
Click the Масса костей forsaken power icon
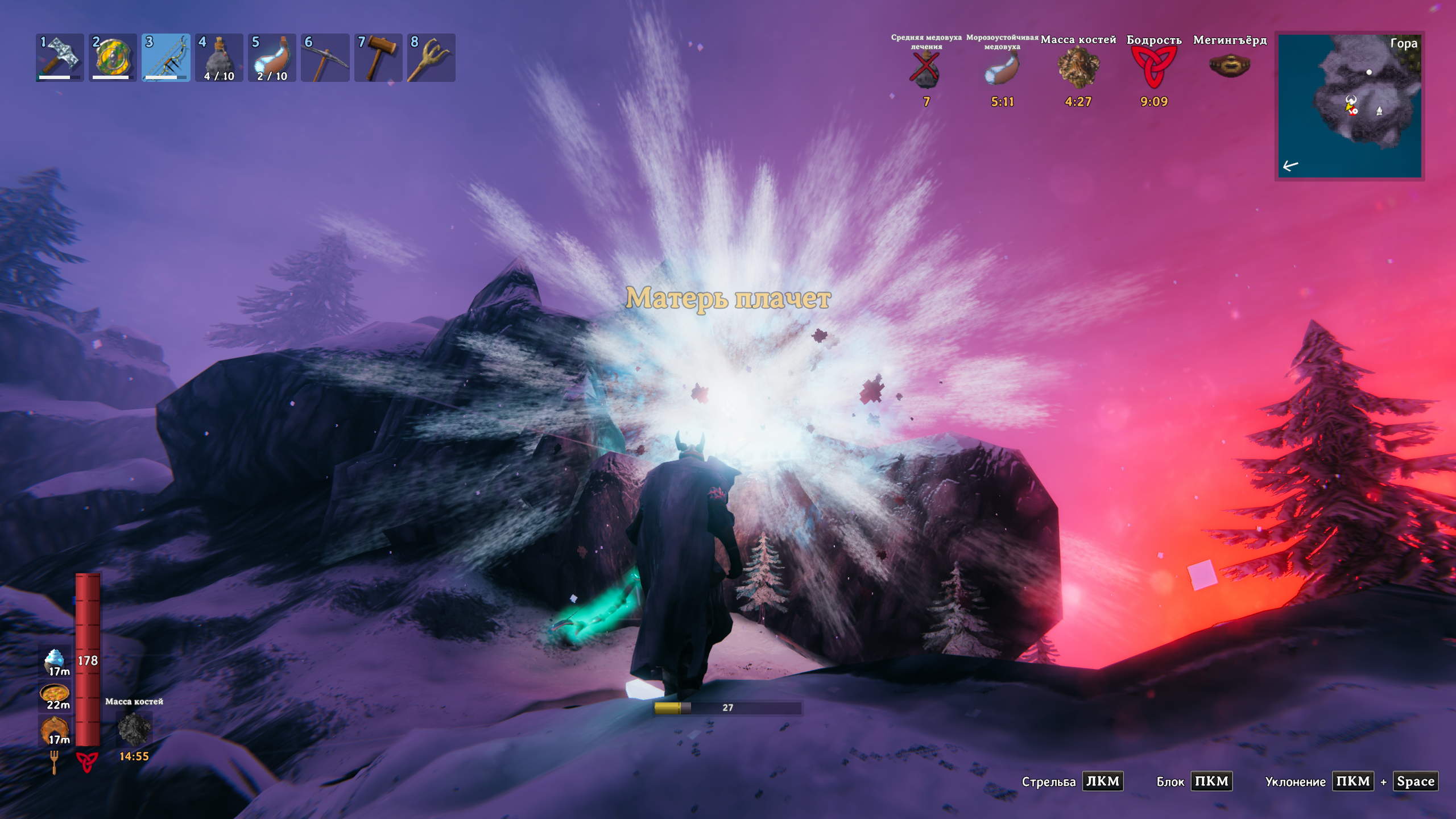tap(134, 729)
